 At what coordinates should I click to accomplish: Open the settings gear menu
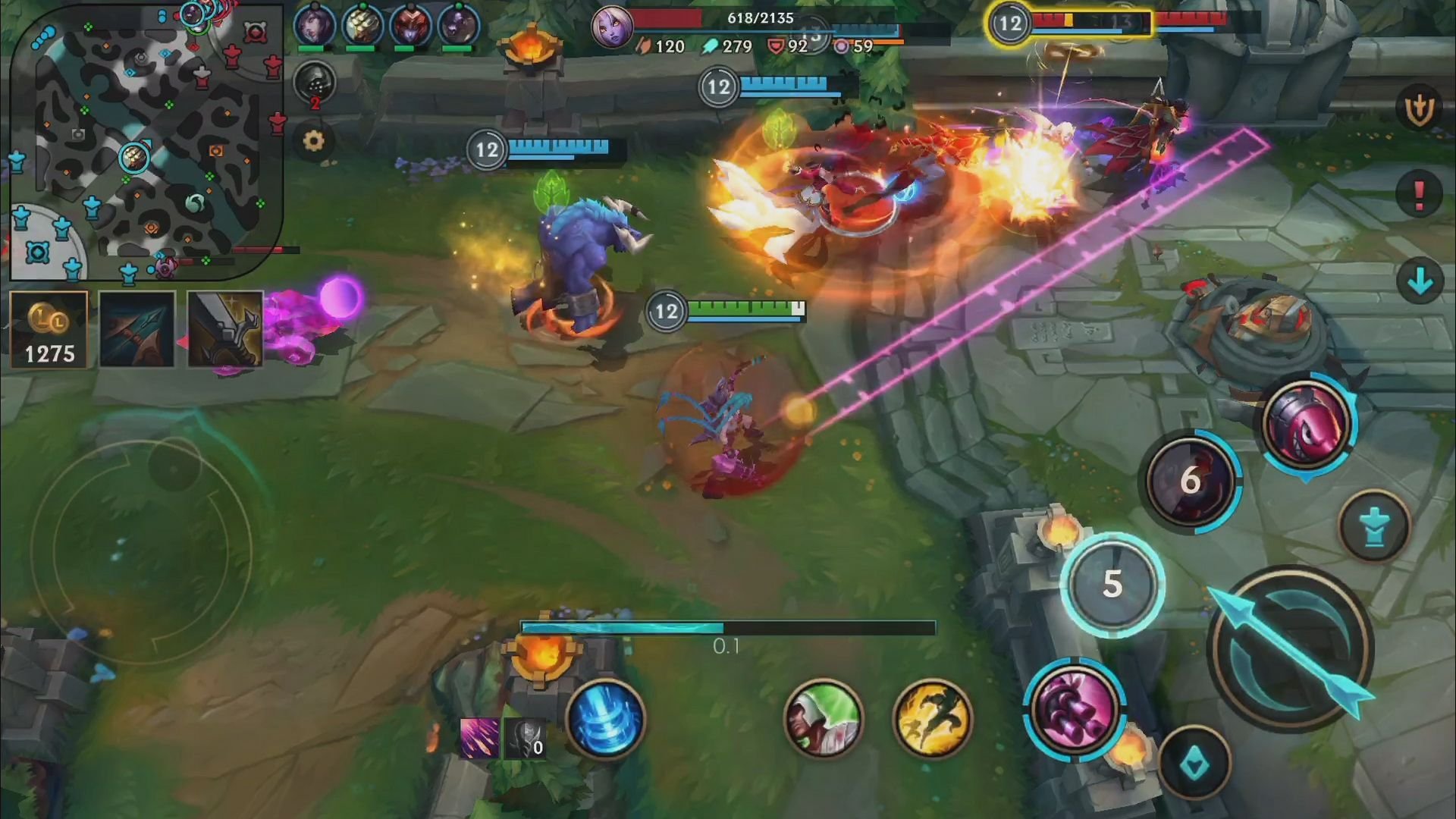tap(316, 140)
